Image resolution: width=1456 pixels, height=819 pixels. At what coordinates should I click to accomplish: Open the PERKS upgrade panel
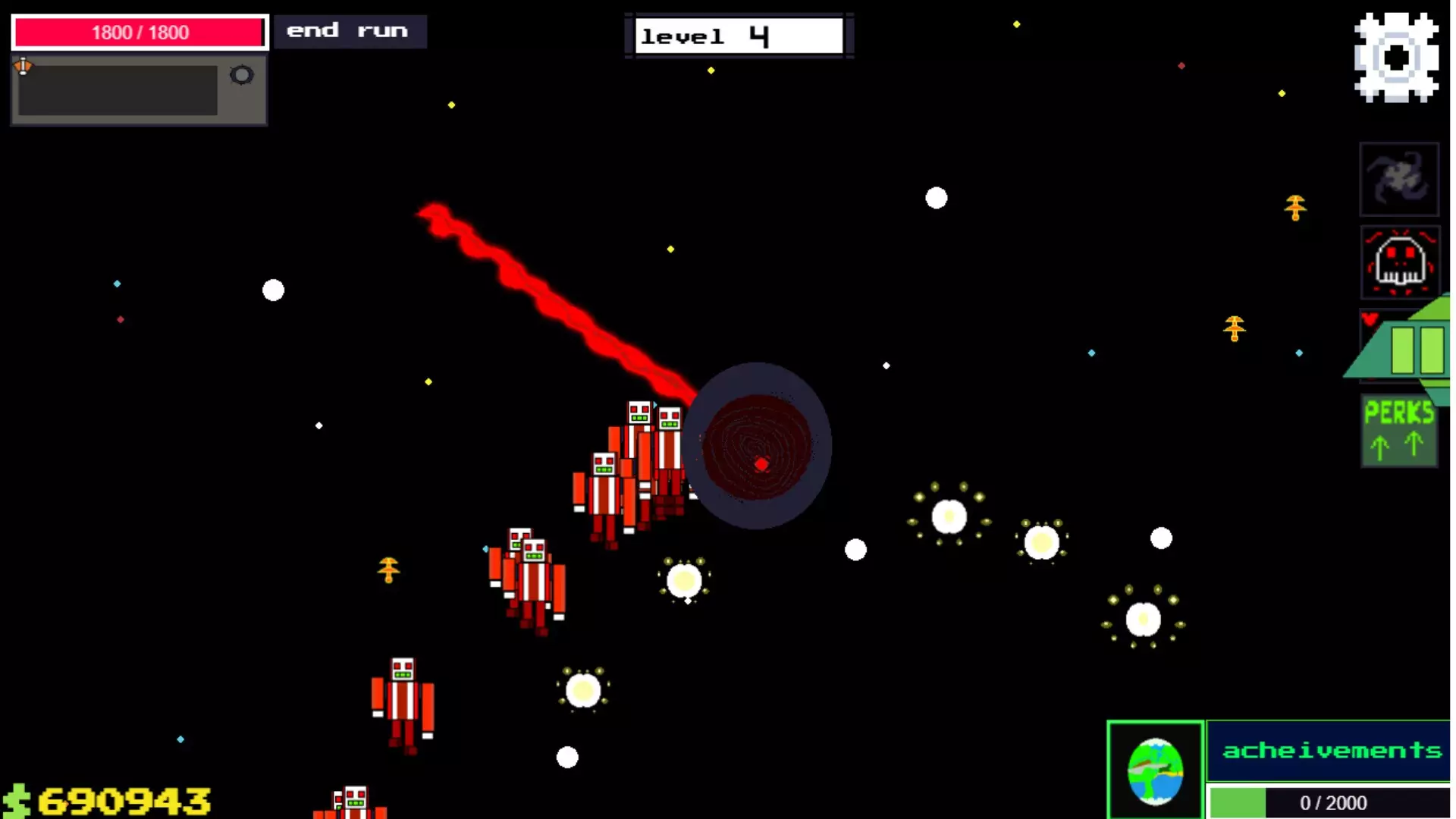point(1398,413)
